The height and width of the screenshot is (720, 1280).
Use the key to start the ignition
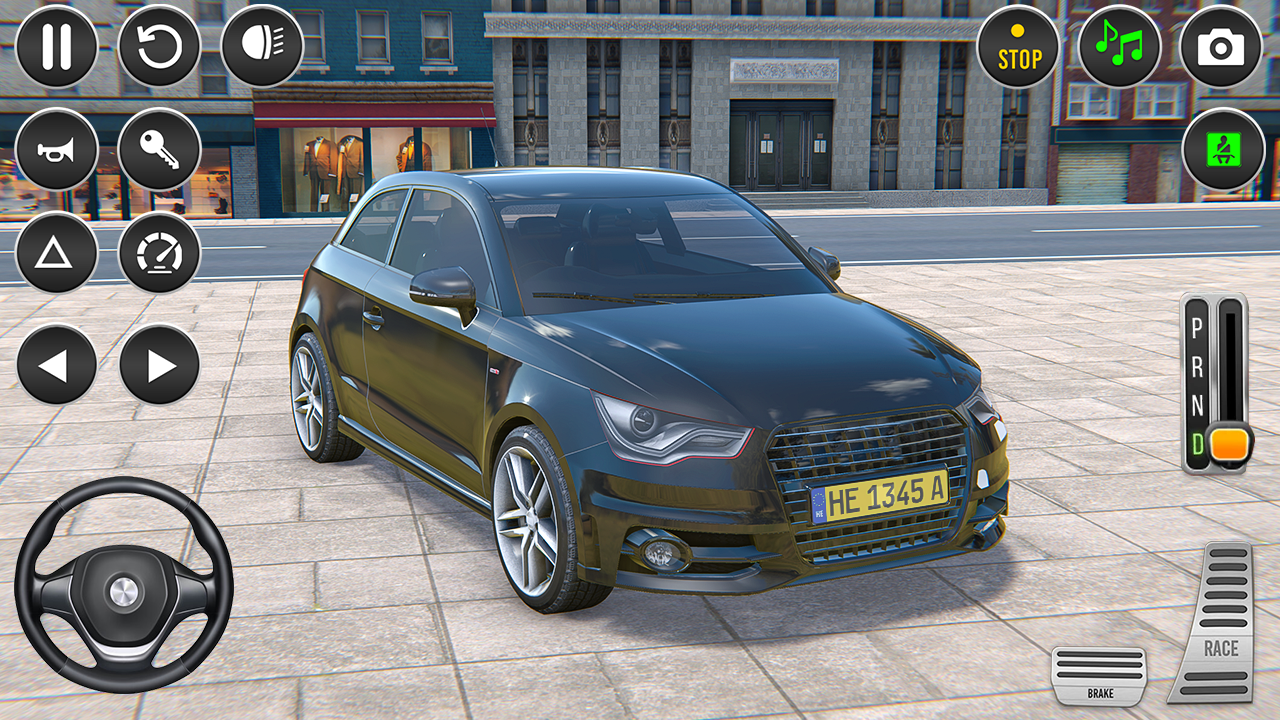pos(158,148)
